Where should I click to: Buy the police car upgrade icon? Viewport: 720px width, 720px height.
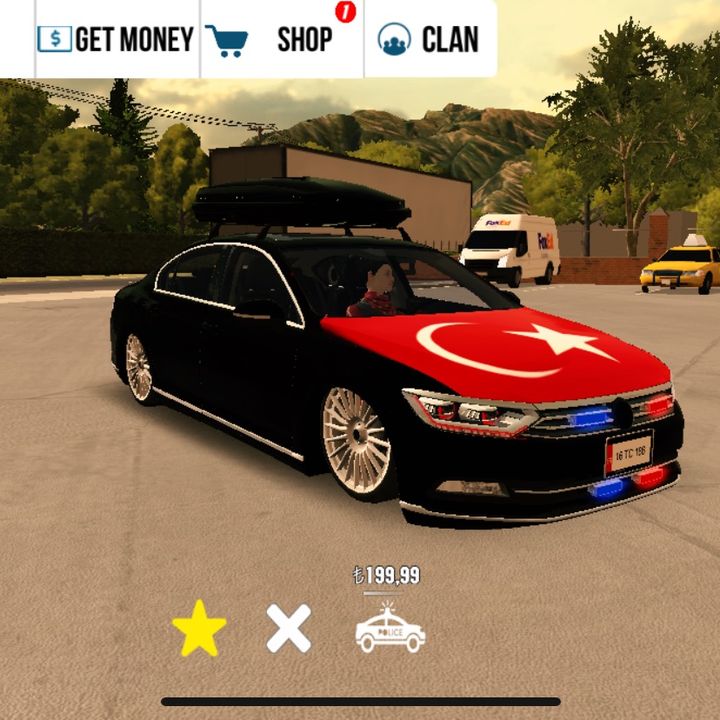point(390,629)
